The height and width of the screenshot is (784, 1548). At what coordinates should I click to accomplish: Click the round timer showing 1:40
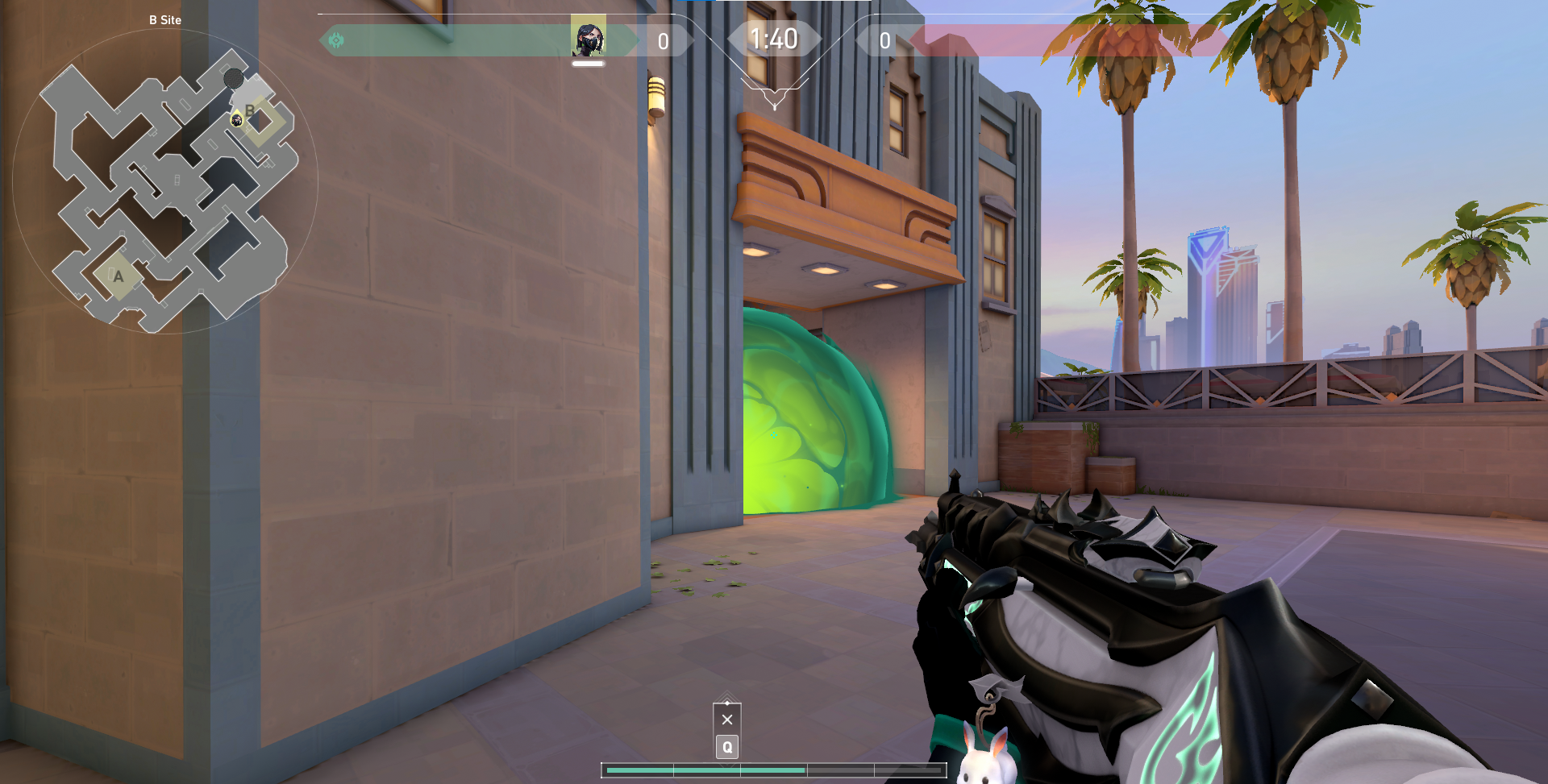click(x=774, y=37)
